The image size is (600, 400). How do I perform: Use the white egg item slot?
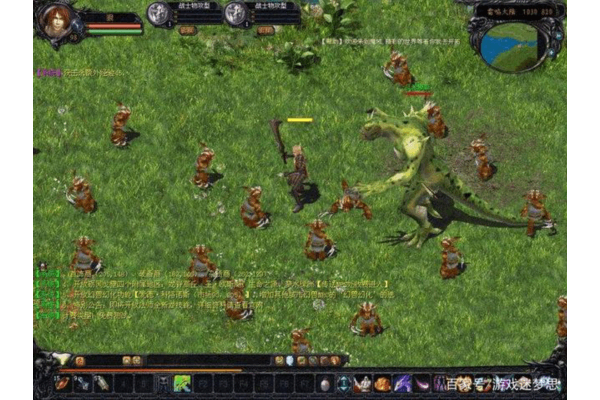pyautogui.click(x=325, y=383)
